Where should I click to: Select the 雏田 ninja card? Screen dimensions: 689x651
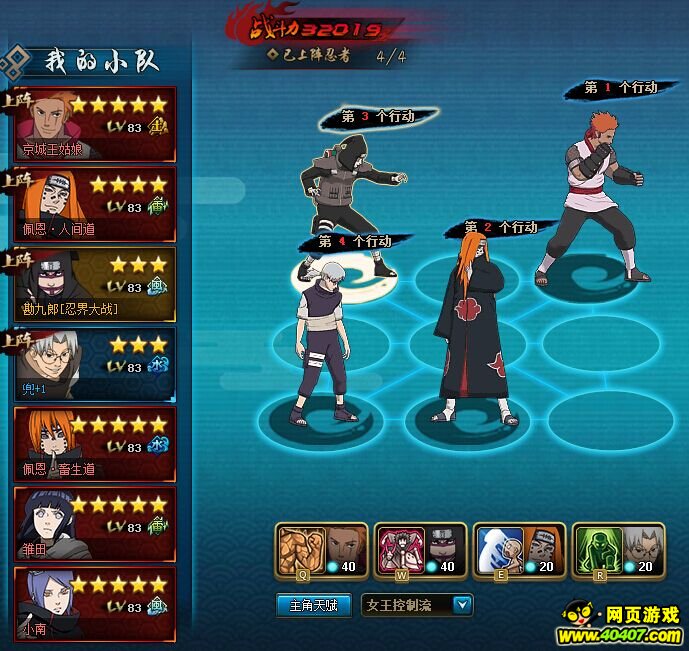(x=95, y=524)
